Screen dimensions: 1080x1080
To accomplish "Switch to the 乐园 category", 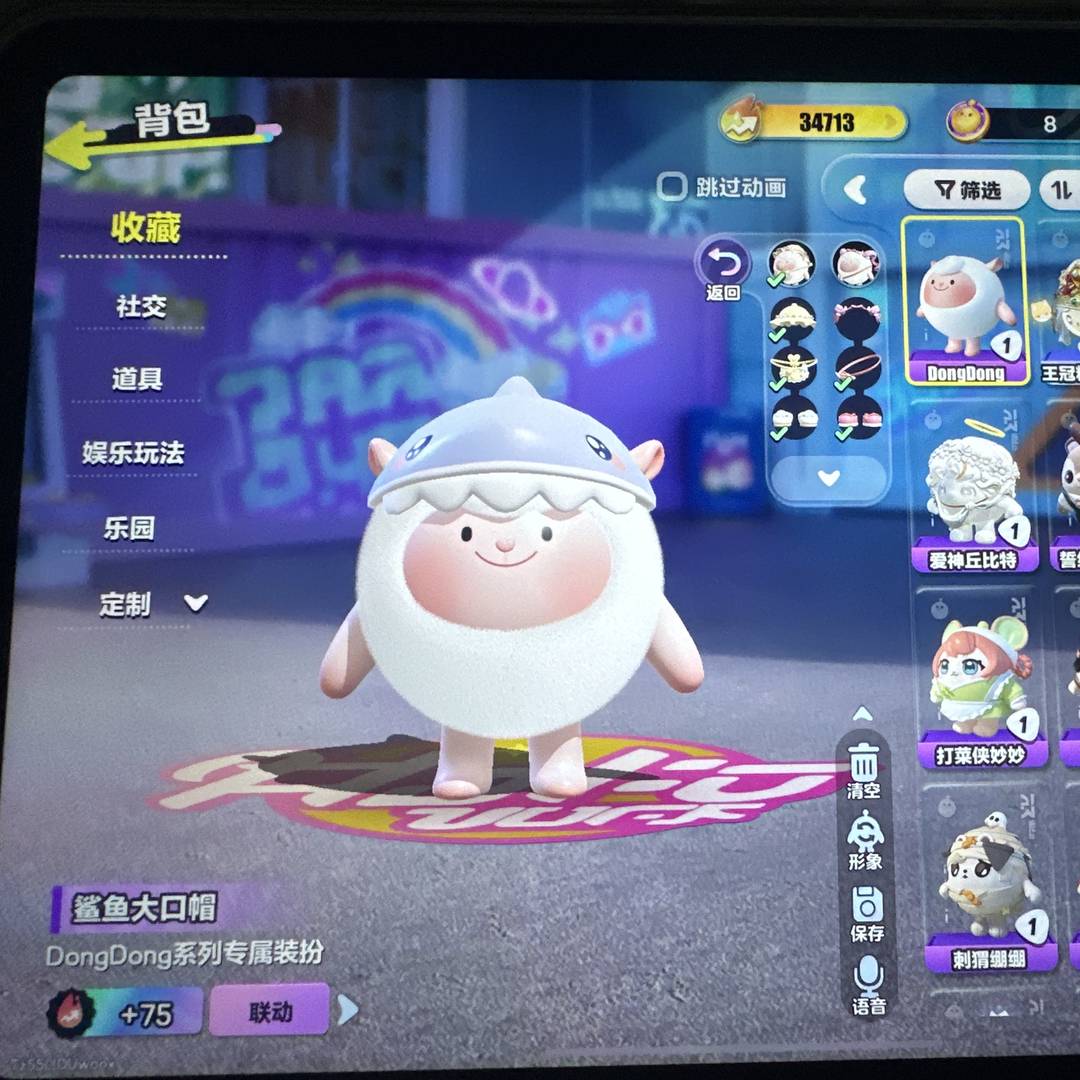I will pos(130,527).
